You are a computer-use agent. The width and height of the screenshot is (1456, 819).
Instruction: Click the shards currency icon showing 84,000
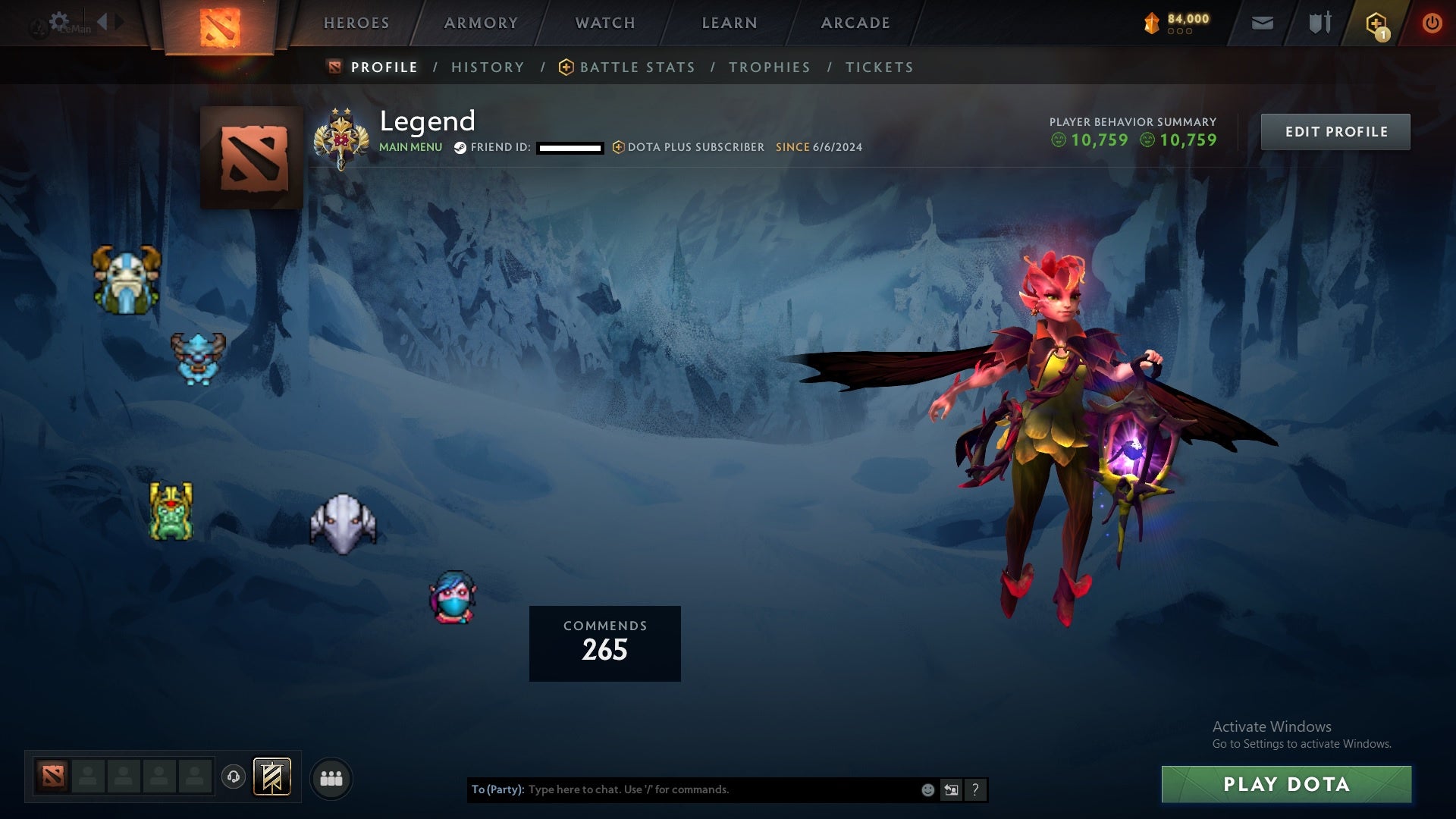1152,23
